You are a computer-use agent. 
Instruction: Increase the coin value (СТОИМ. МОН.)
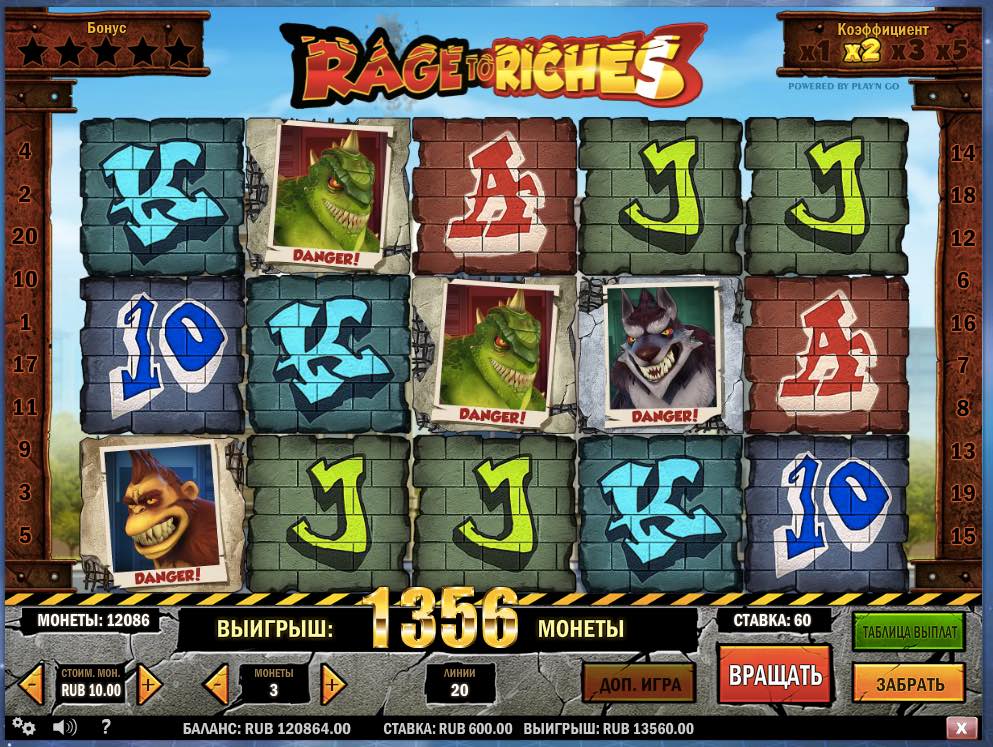pyautogui.click(x=149, y=685)
